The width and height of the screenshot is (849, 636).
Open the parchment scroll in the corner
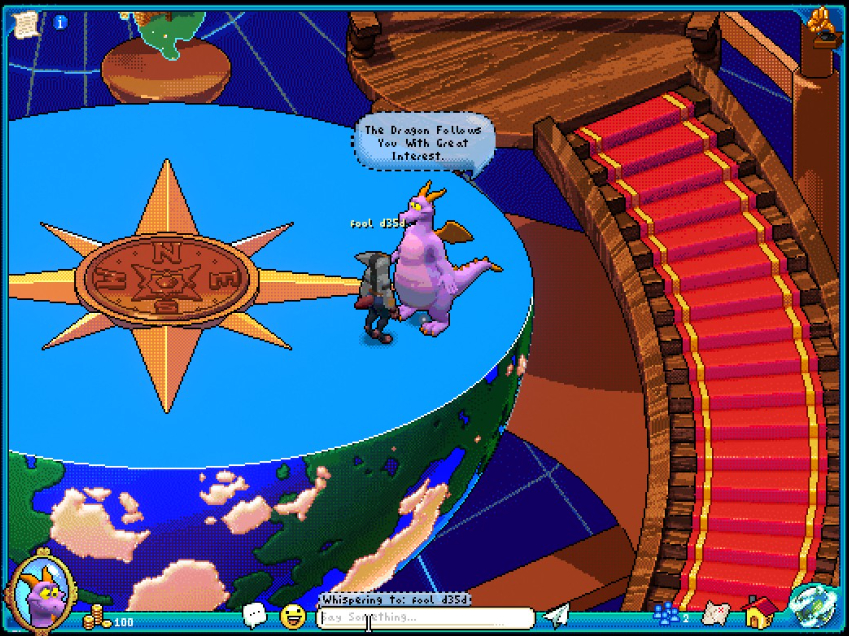(25, 22)
